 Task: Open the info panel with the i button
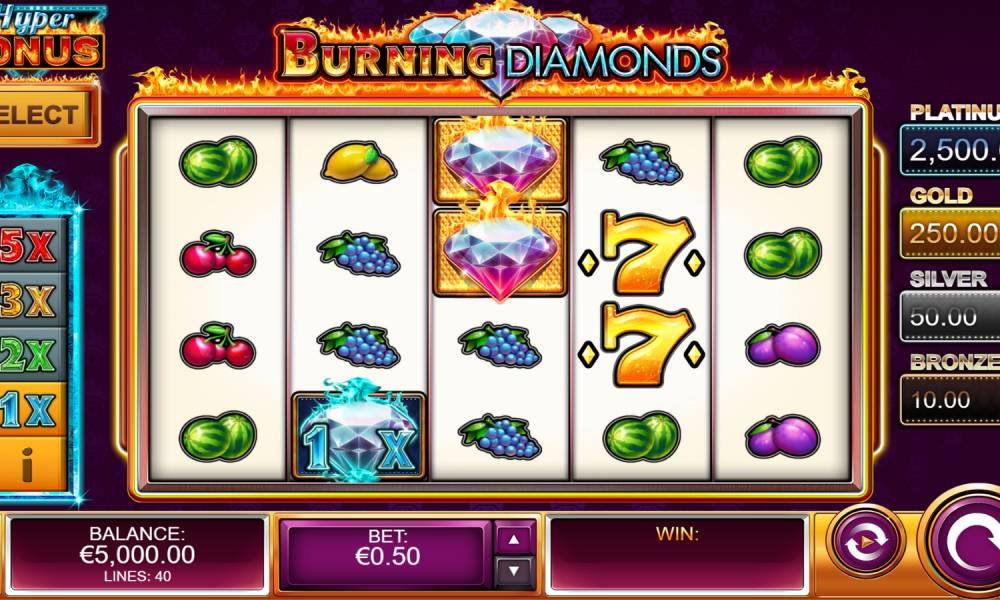click(x=30, y=465)
